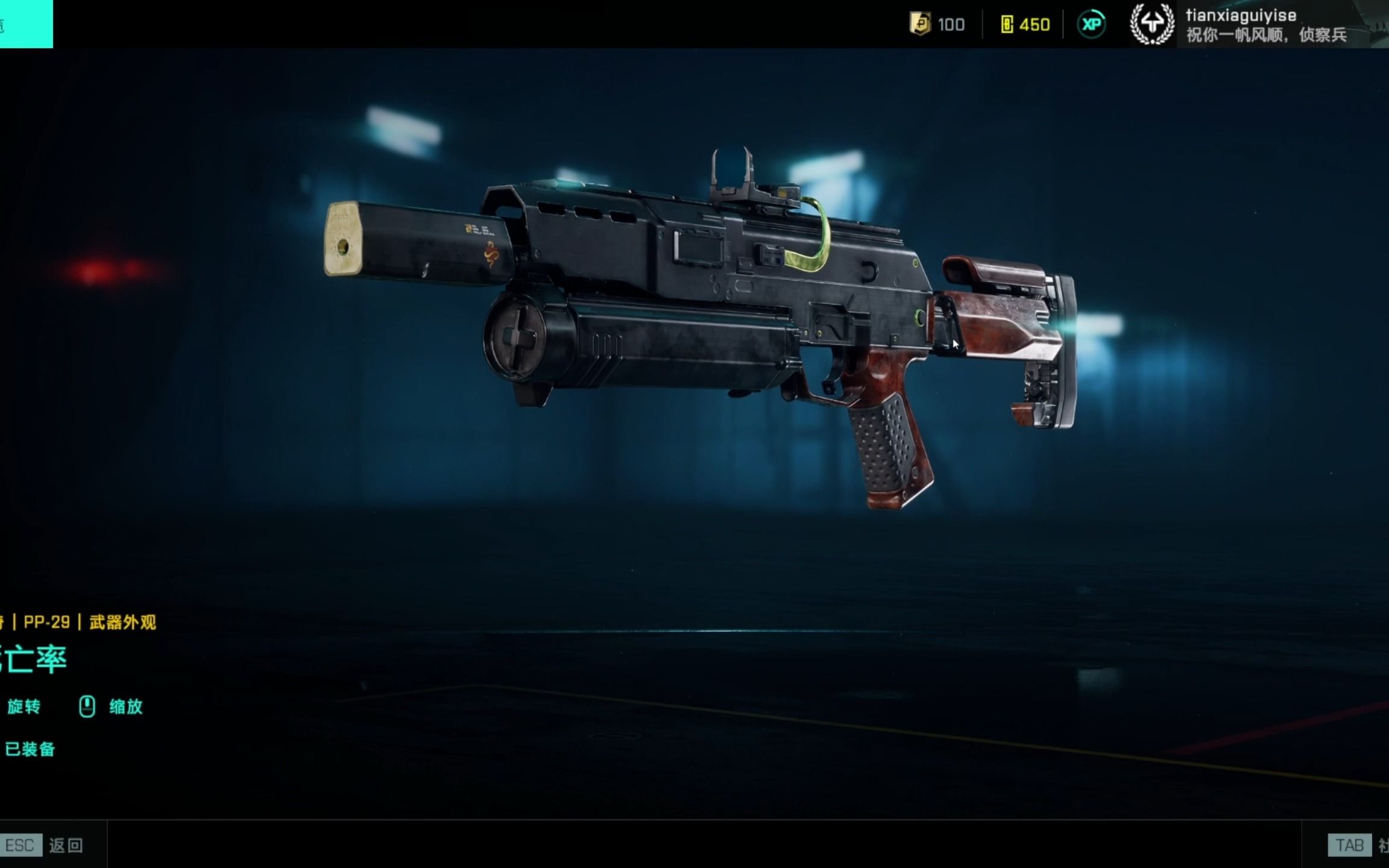The image size is (1389, 868).
Task: Select the cyan highlighted tab at top-left
Action: click(x=25, y=24)
